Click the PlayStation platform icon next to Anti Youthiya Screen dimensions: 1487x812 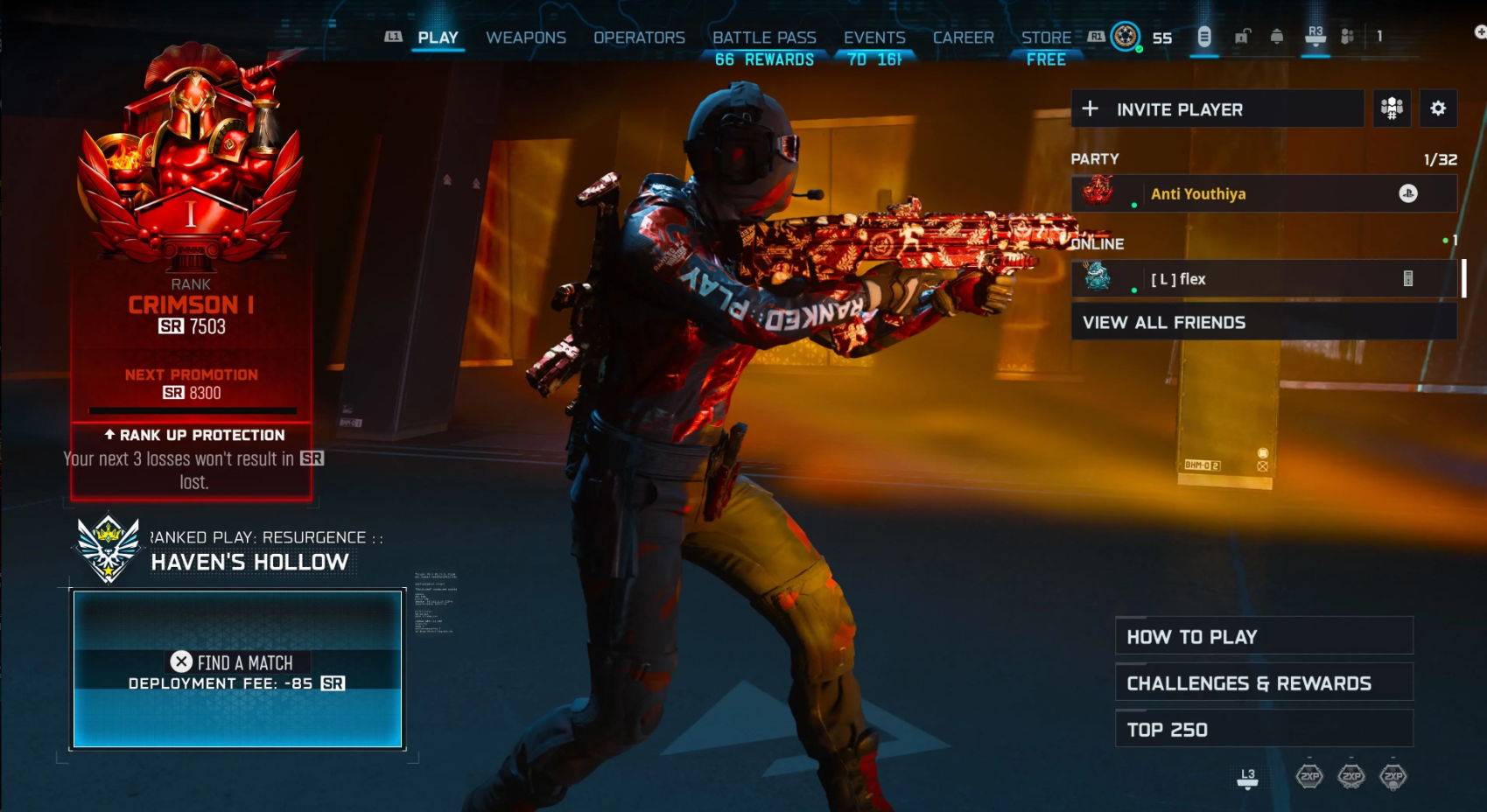coord(1409,194)
